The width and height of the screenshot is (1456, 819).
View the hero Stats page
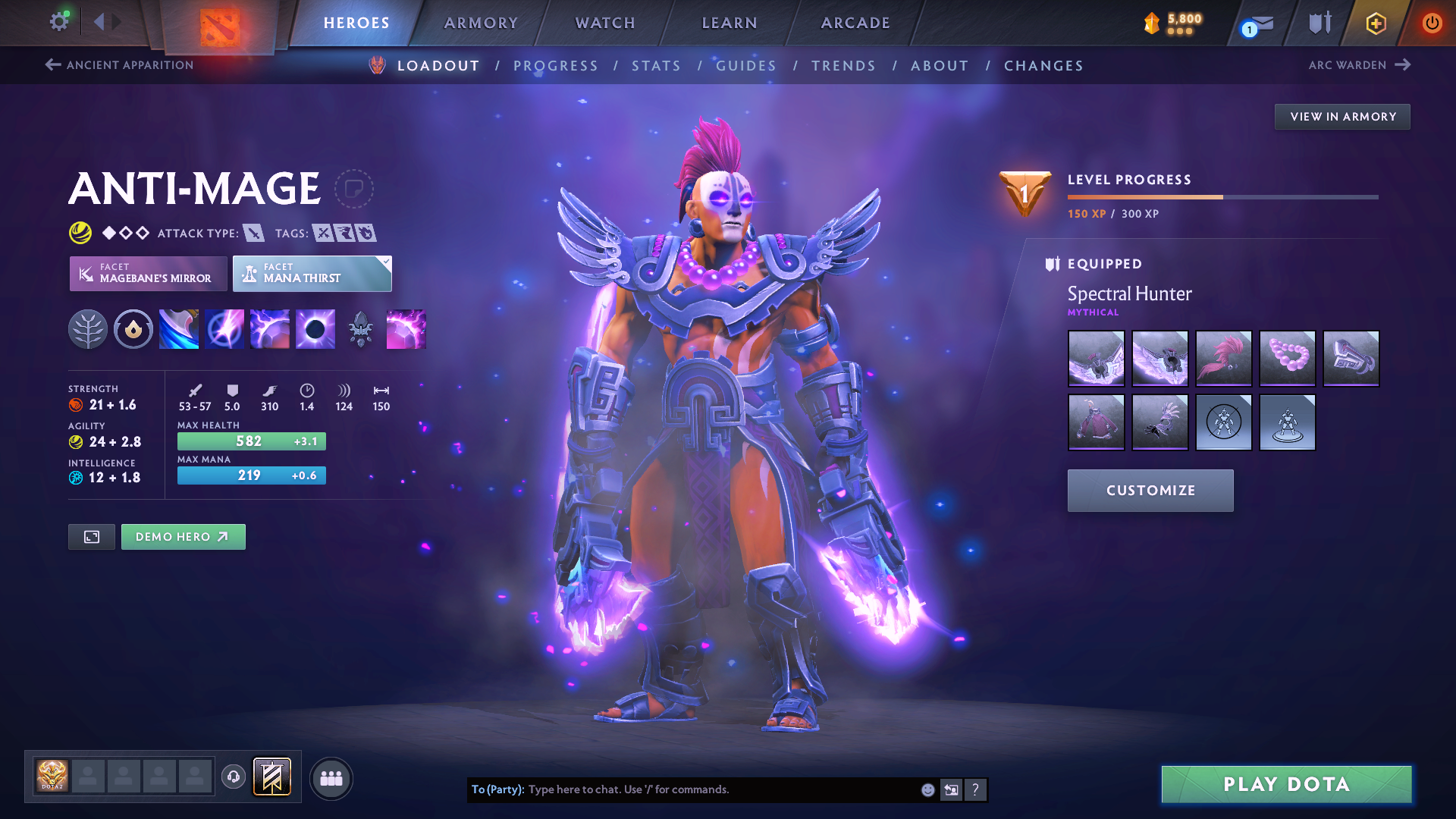(x=656, y=66)
